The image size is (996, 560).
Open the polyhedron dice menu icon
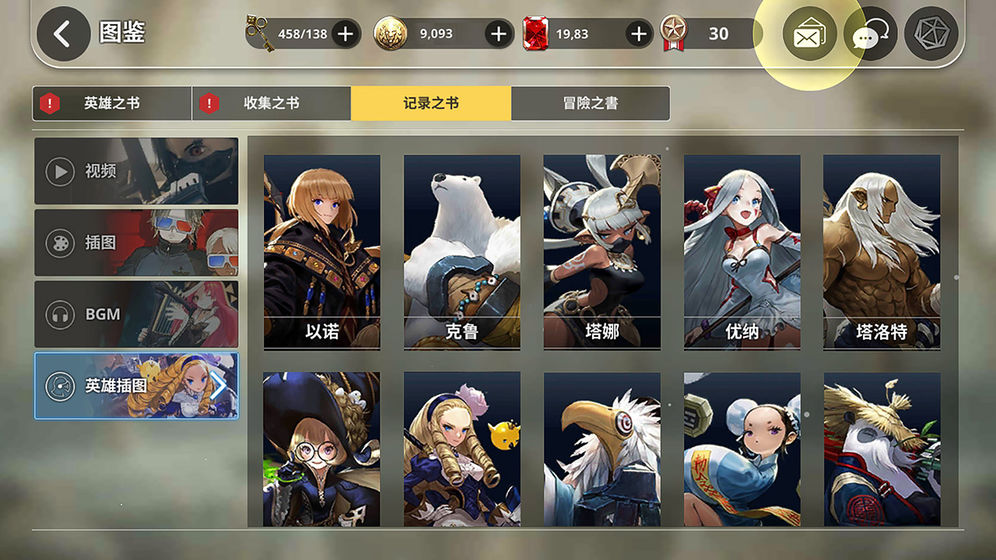coord(930,34)
